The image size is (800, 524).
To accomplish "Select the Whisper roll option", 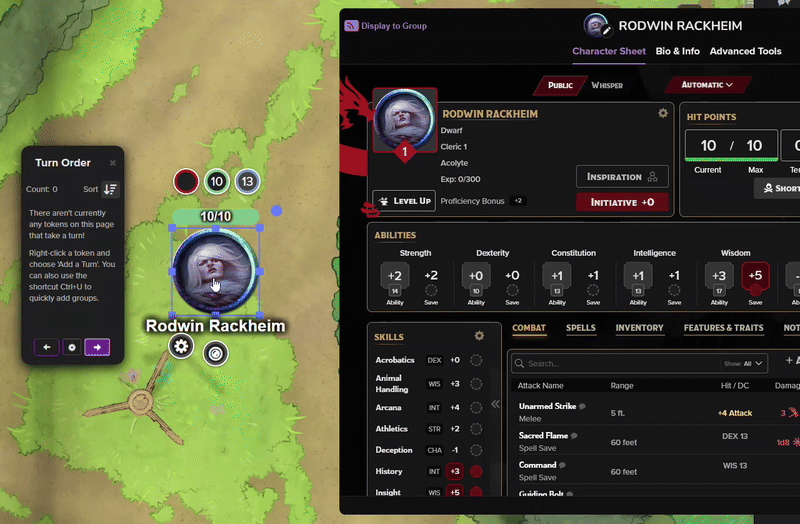I will [607, 85].
